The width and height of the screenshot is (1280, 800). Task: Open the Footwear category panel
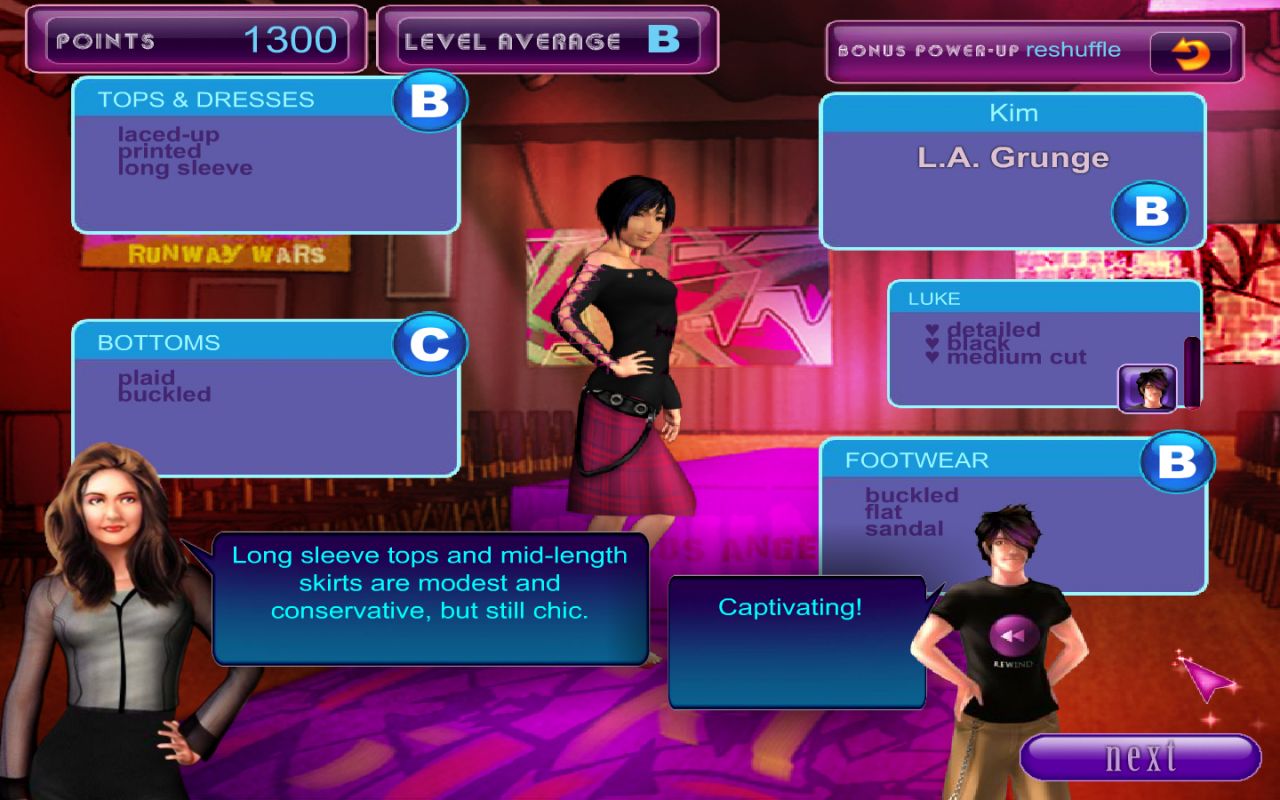coord(1010,515)
